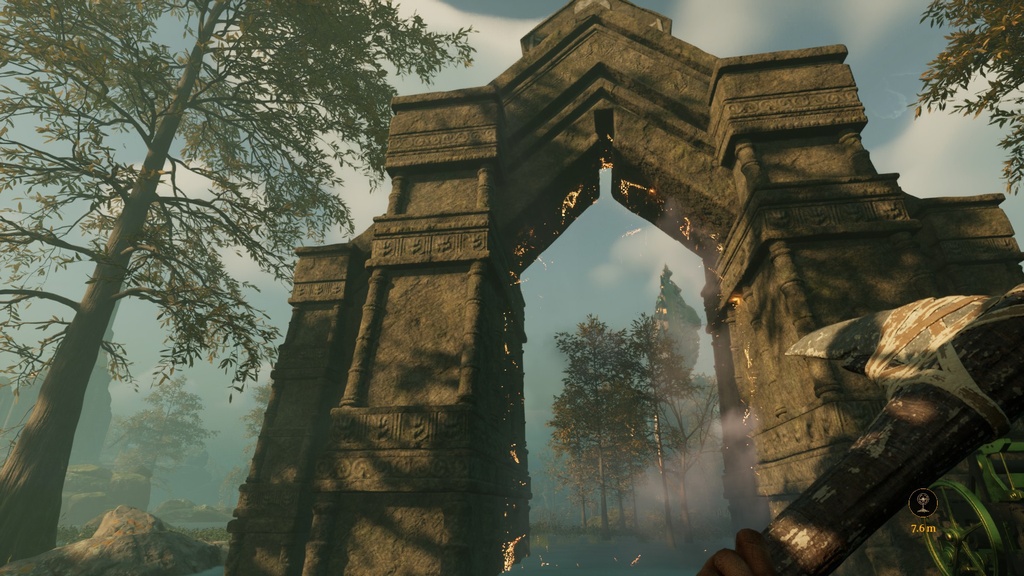This screenshot has height=576, width=1024.
Task: Click the circular waypoint marker icon
Action: 922,501
